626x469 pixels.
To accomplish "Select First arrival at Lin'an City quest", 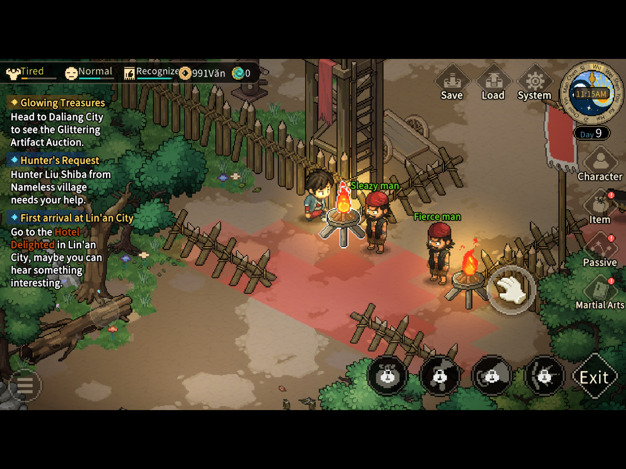I will [x=76, y=217].
